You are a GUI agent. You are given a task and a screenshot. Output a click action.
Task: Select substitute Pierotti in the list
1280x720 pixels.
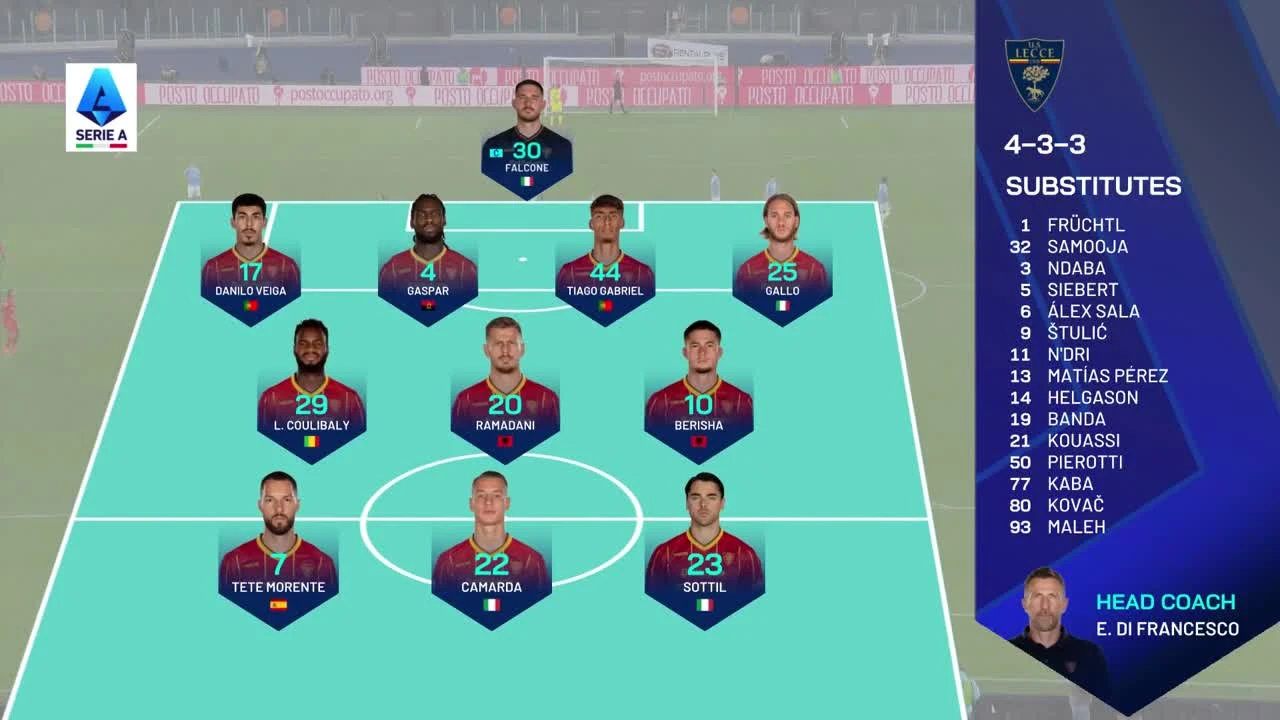pos(1085,462)
